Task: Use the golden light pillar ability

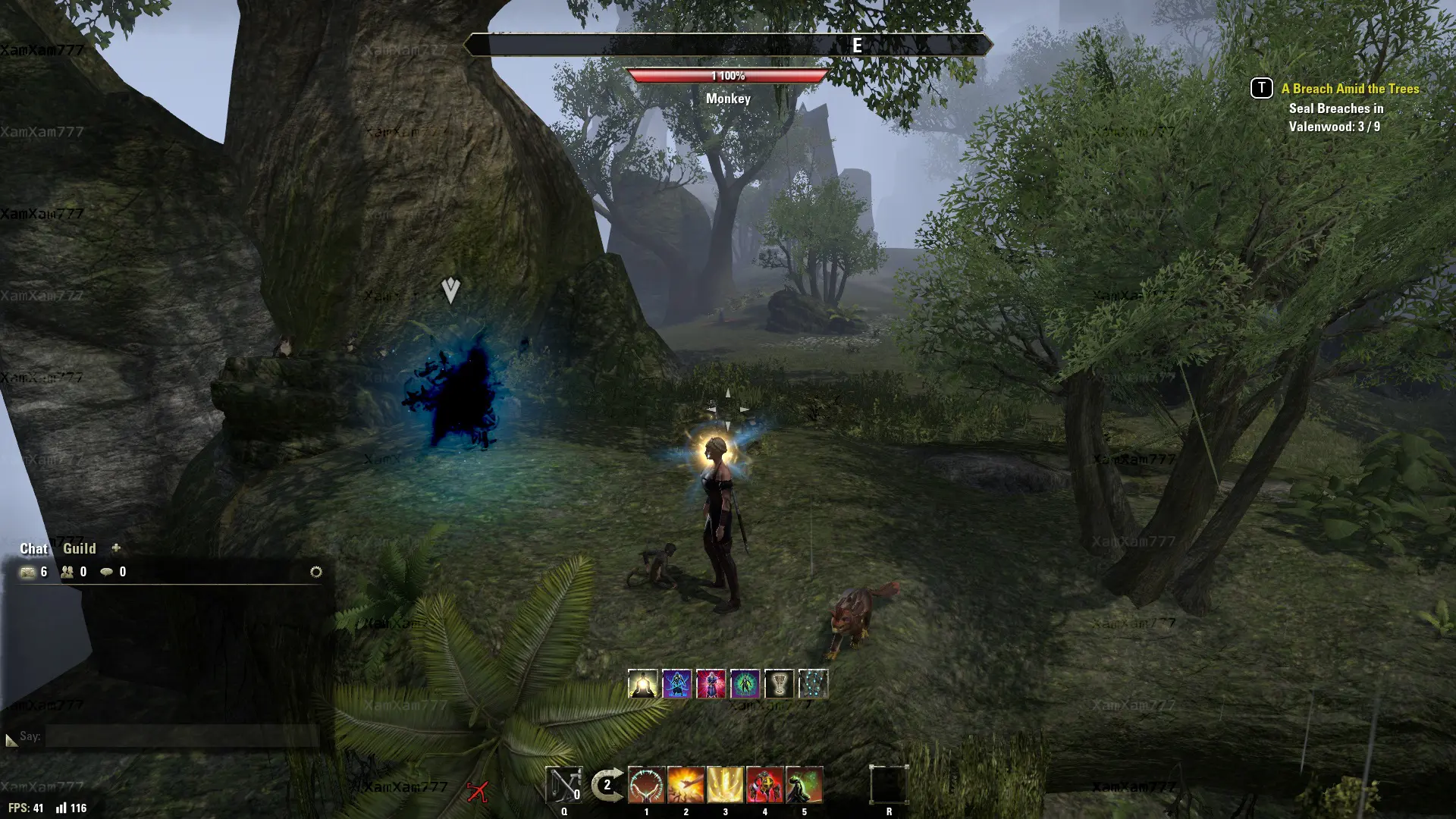Action: [726, 785]
